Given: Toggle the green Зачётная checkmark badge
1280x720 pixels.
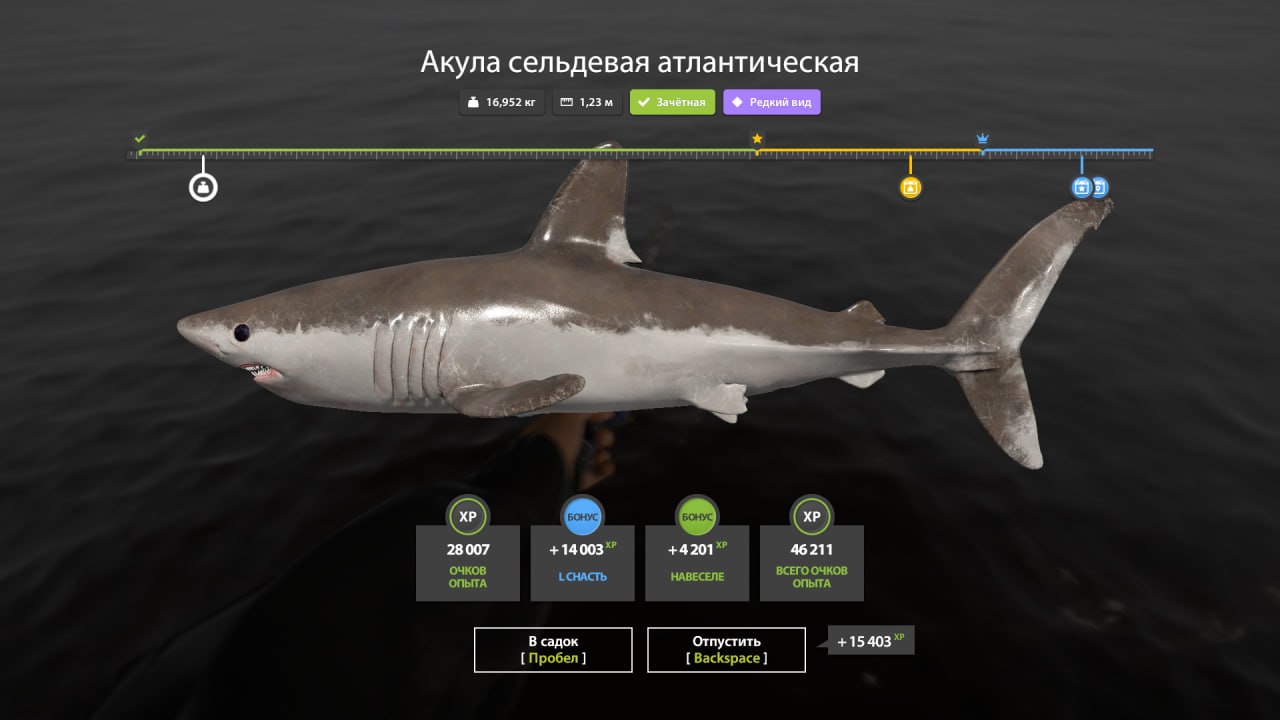Looking at the screenshot, I should (x=671, y=101).
